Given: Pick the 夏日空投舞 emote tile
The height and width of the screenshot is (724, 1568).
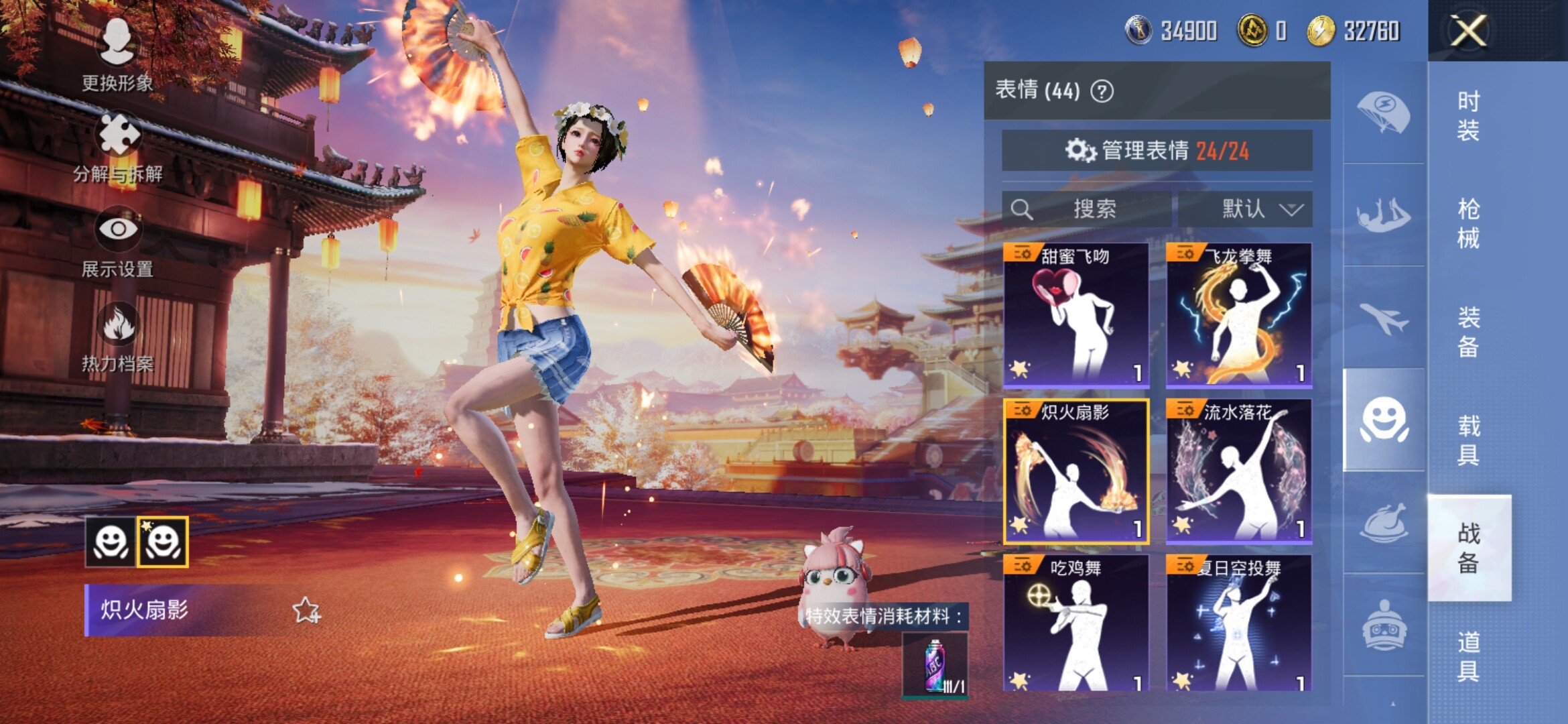Looking at the screenshot, I should tap(1239, 623).
